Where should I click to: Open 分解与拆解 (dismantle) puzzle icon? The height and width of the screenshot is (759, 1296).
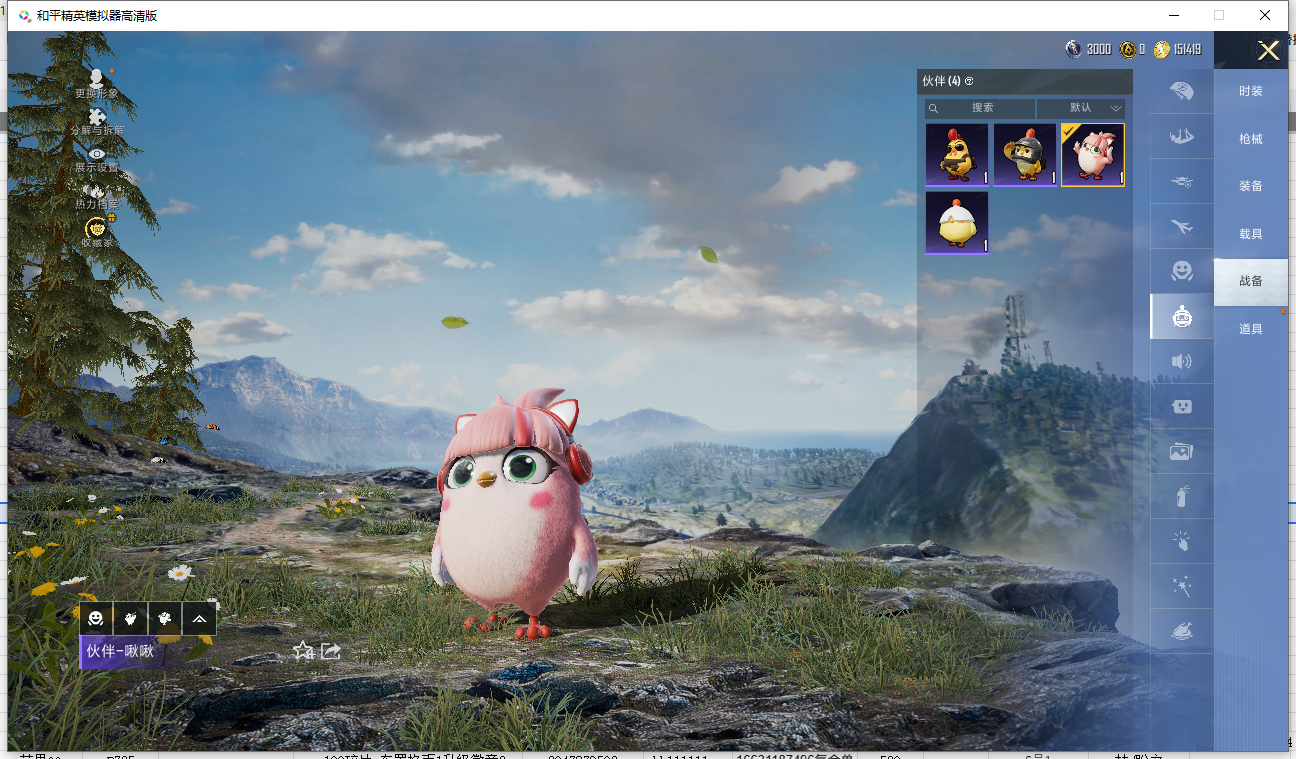click(x=97, y=121)
